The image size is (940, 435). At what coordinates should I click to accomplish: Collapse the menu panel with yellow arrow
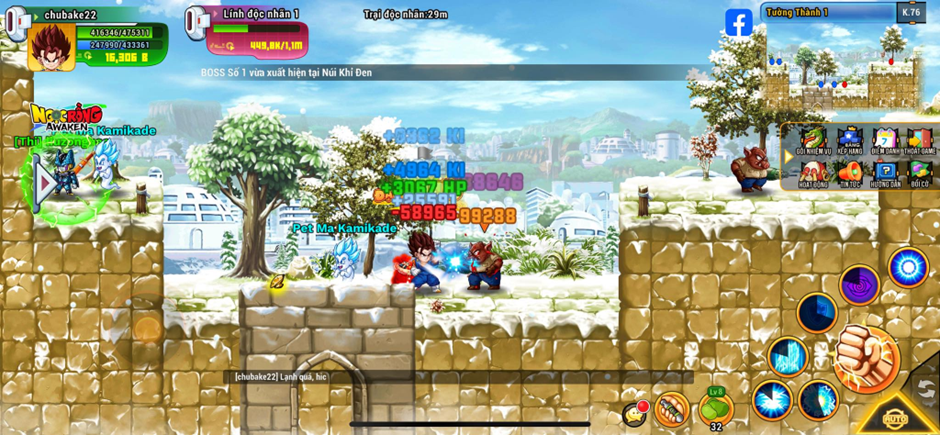pyautogui.click(x=788, y=157)
